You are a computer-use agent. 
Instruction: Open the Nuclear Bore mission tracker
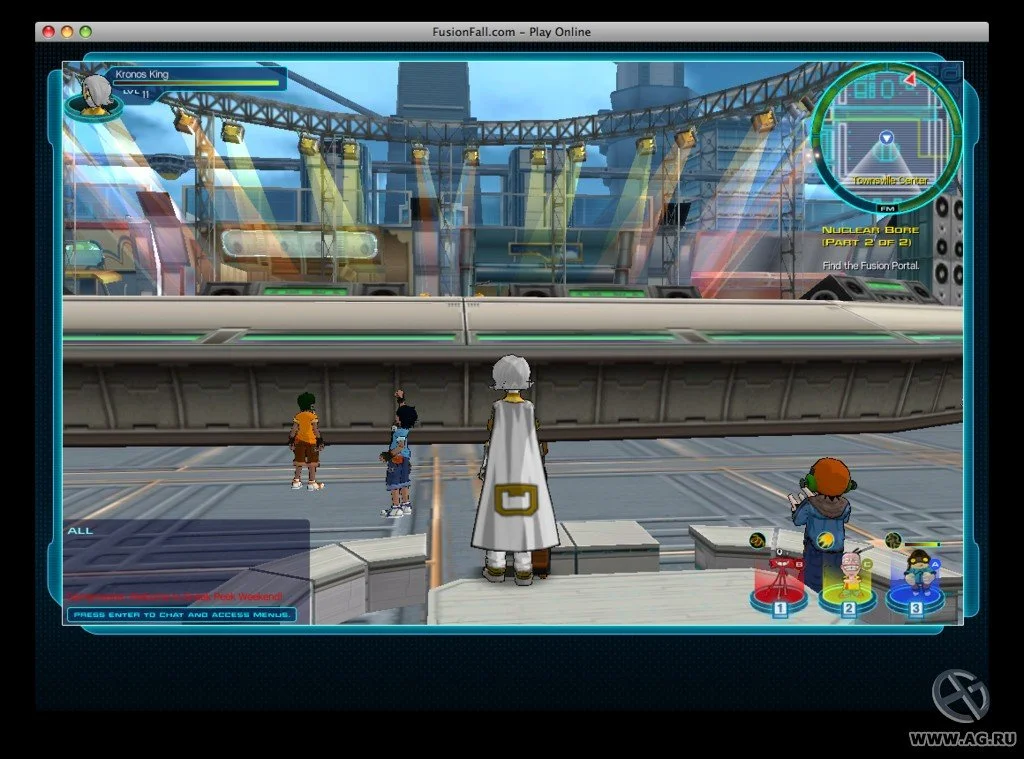[x=867, y=235]
